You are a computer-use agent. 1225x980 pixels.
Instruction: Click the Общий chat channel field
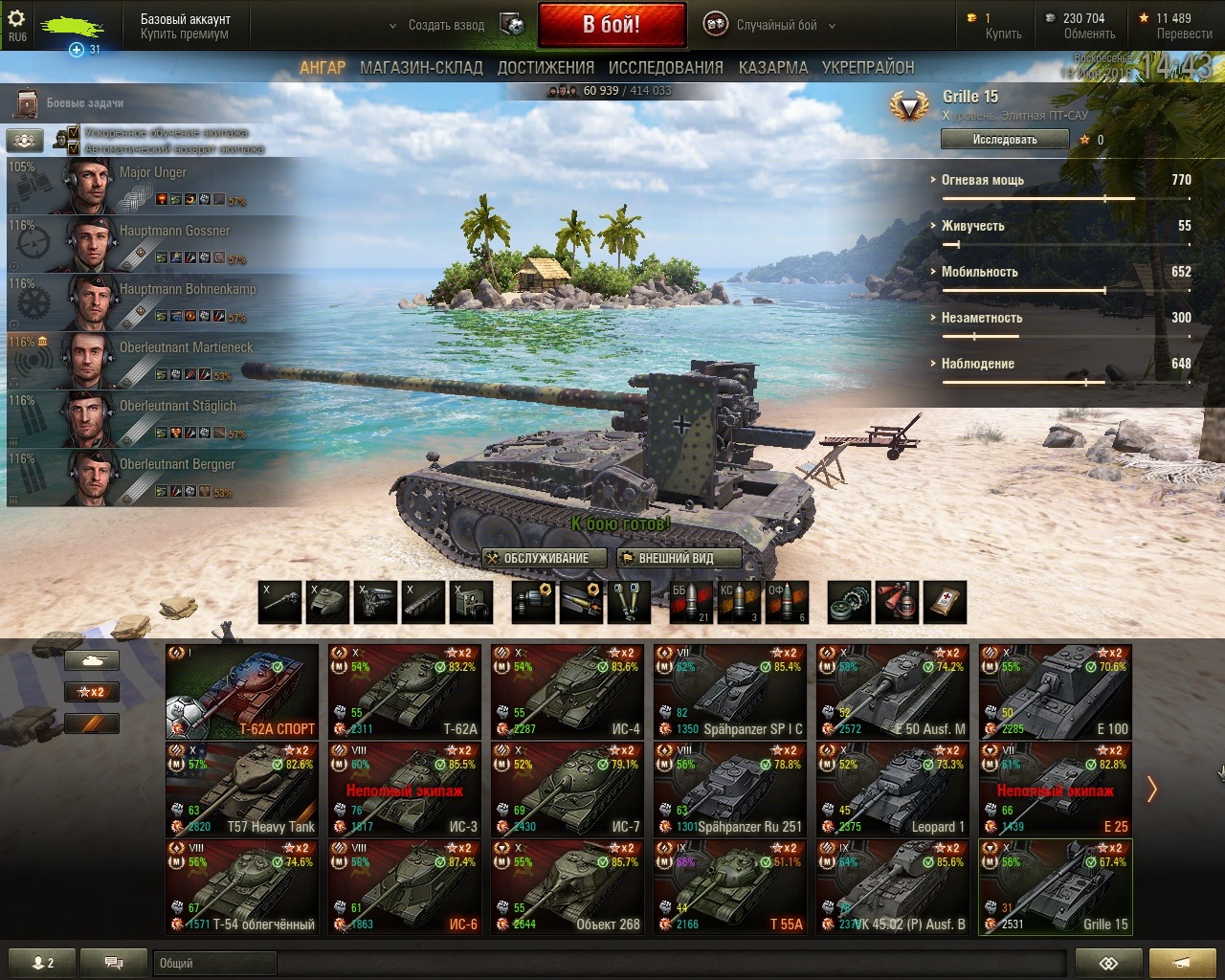coord(214,963)
